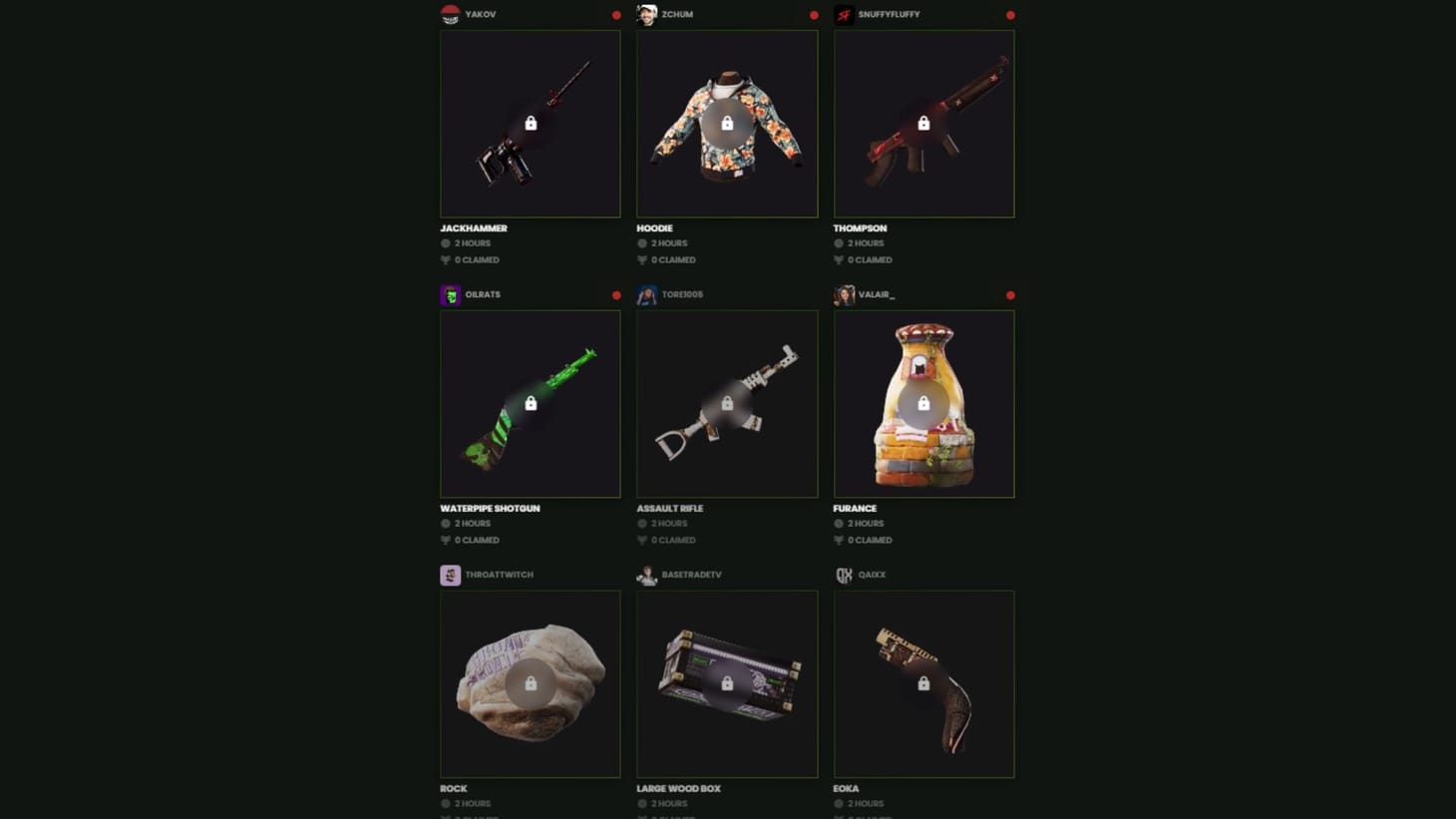This screenshot has height=819, width=1456.
Task: Click the Large Wood Box item image
Action: (x=727, y=684)
